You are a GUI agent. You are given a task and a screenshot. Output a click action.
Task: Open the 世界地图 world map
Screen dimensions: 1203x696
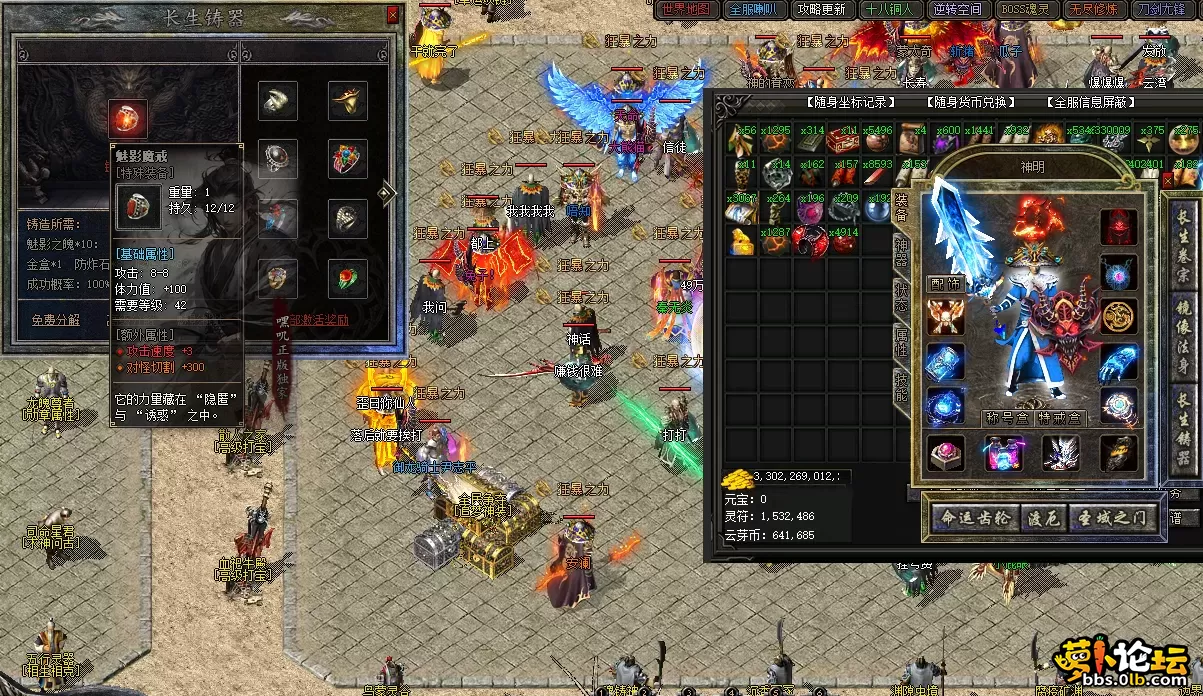pos(686,9)
